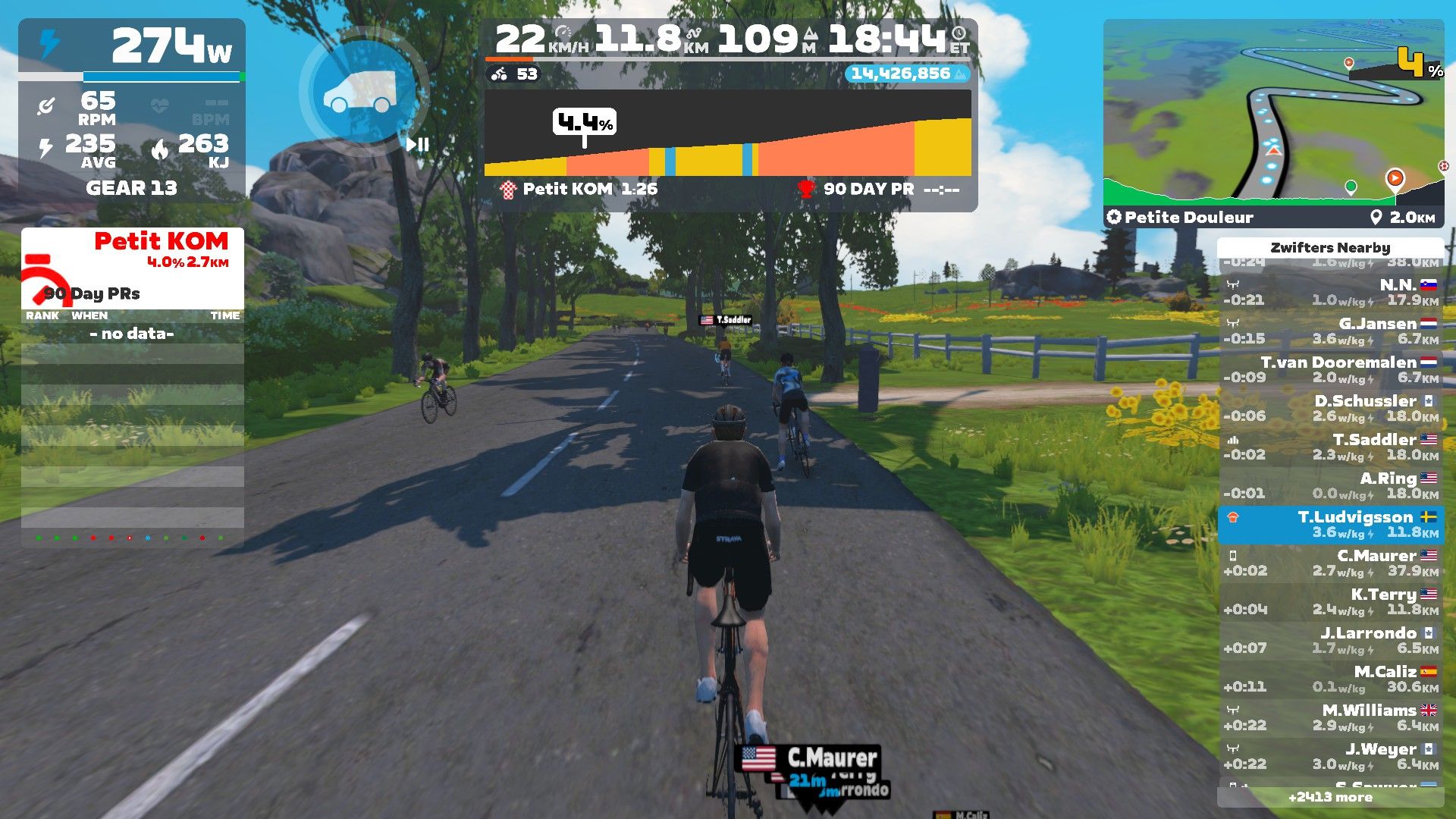Select A.Ring in the rider list
This screenshot has width=1456, height=819.
click(x=1331, y=485)
